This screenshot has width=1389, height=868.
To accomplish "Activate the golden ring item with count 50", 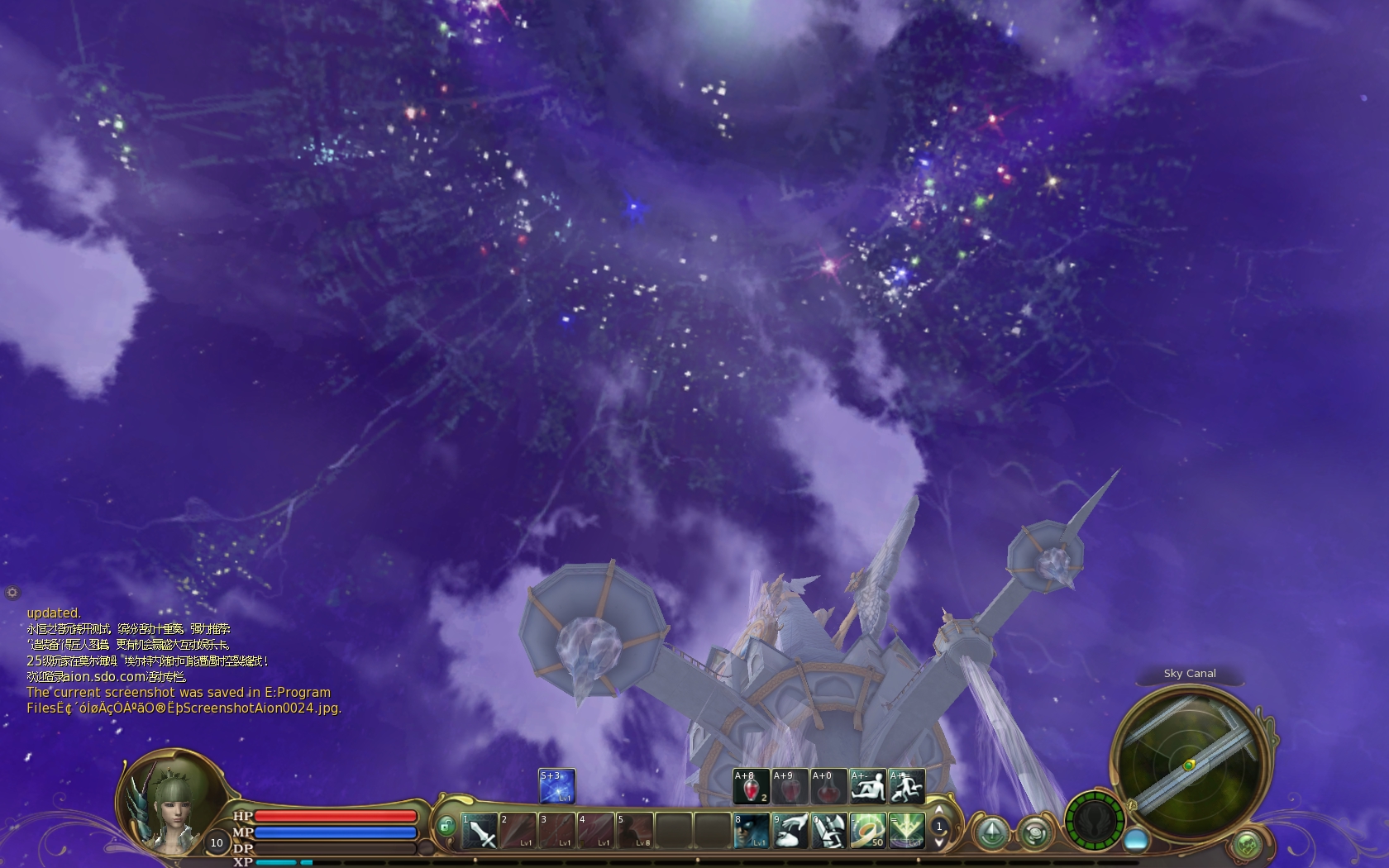I will point(867,831).
